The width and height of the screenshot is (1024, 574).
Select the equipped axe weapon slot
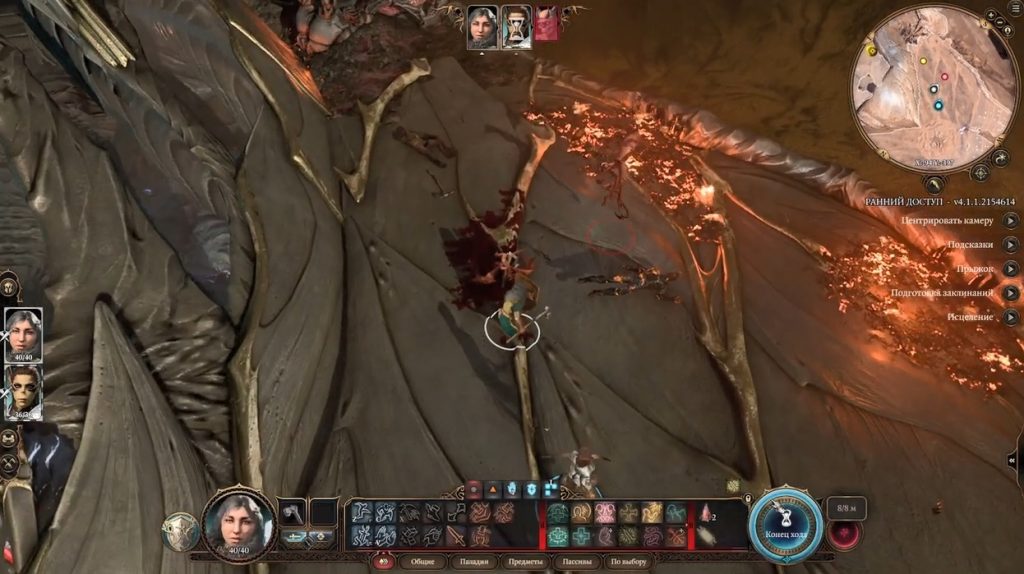coord(291,512)
